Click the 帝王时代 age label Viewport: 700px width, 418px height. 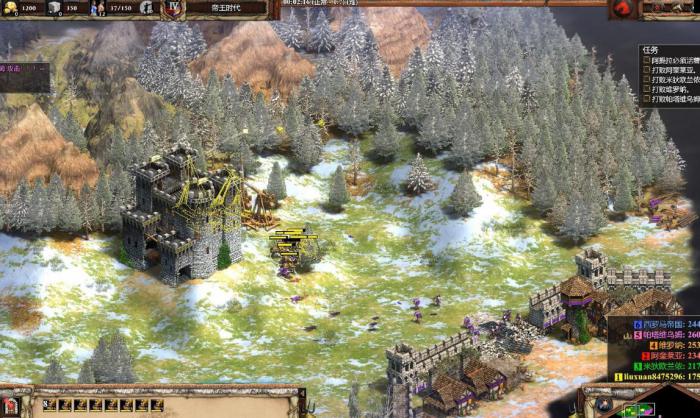[230, 8]
